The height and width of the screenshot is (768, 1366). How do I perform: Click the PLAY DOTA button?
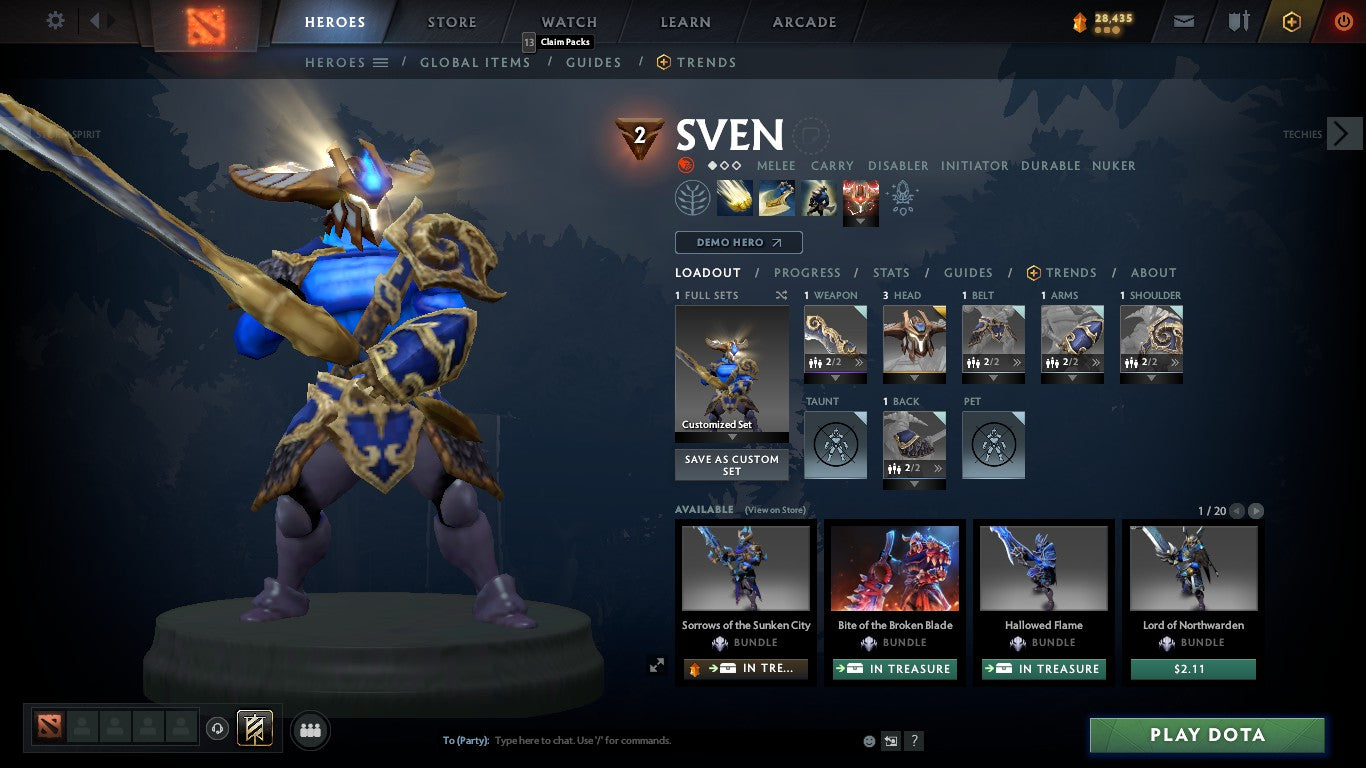click(1207, 734)
